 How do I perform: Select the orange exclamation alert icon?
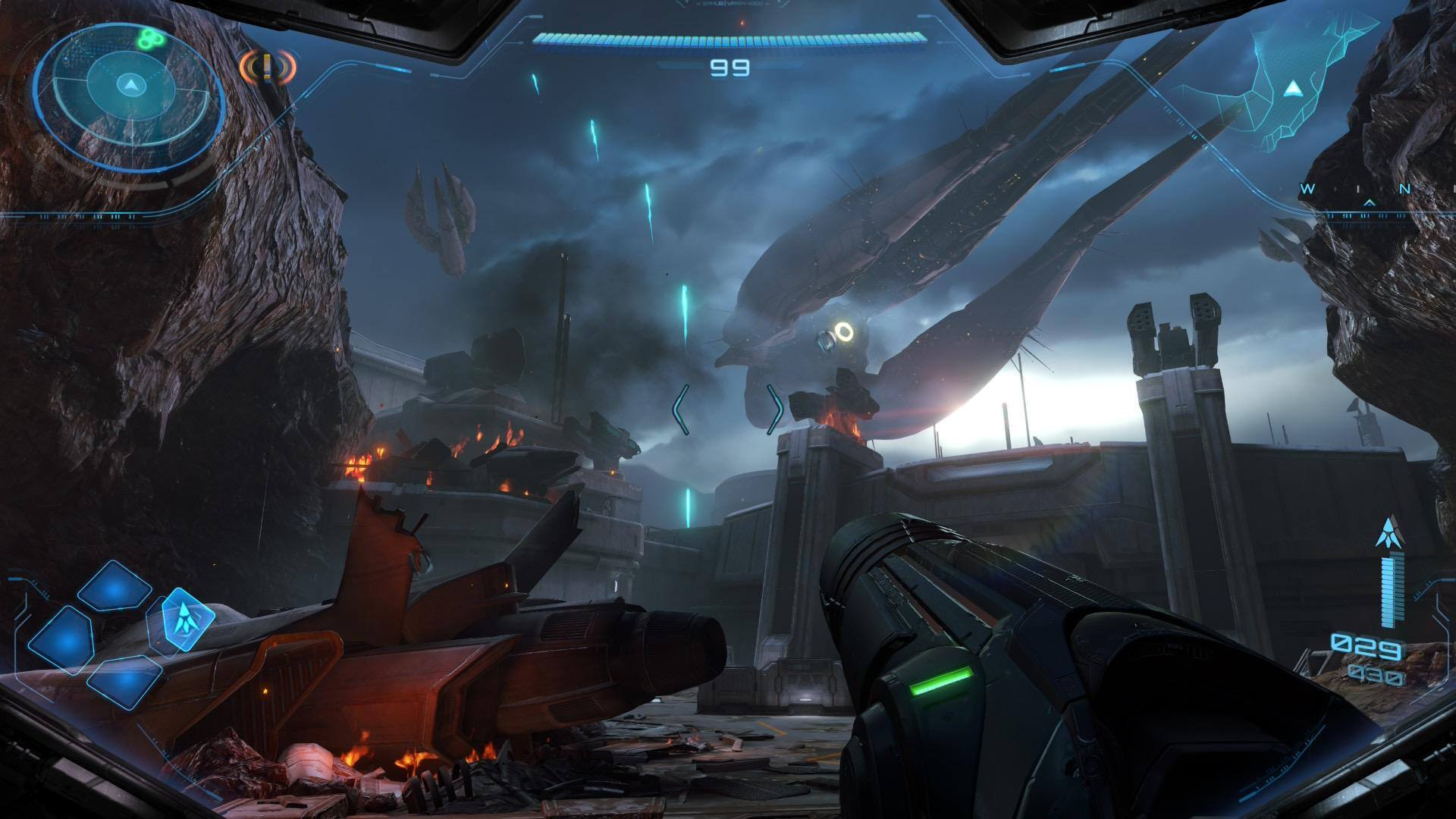267,67
